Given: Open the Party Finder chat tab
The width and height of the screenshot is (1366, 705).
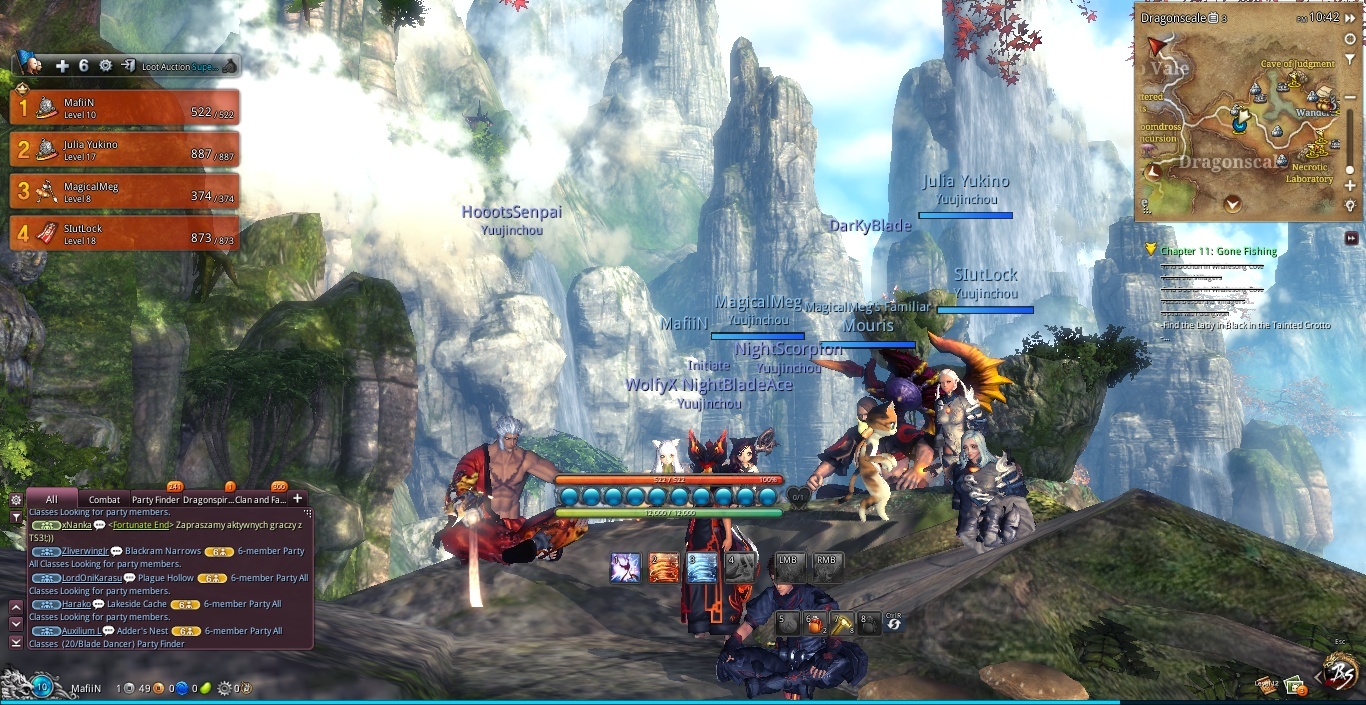Looking at the screenshot, I should coord(155,499).
